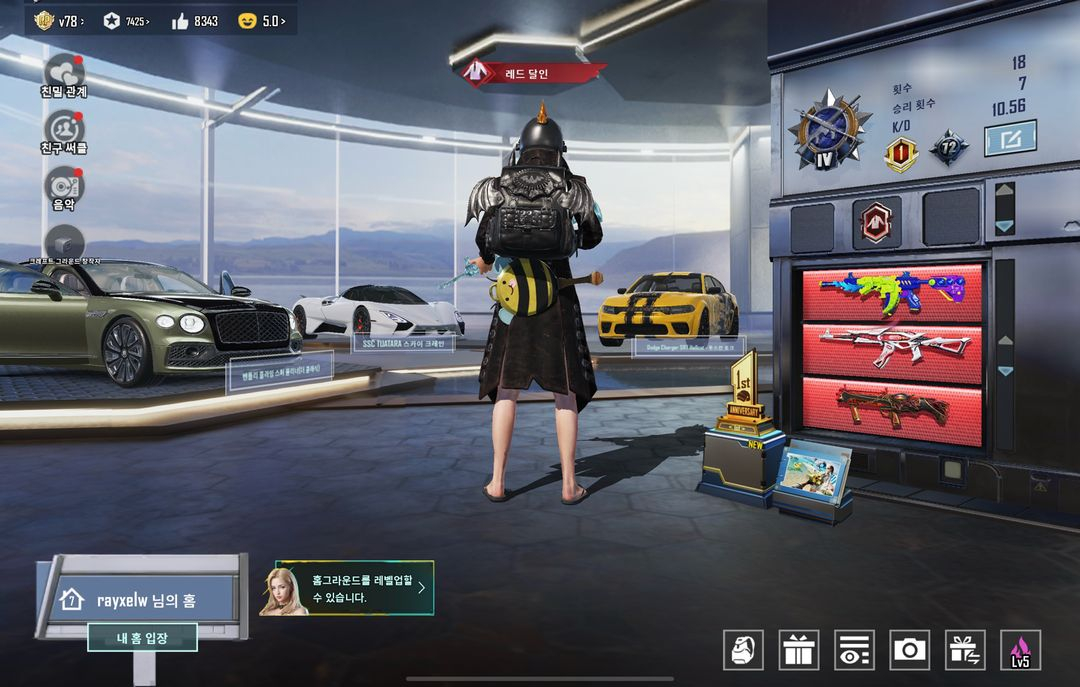Open the 크래프트 그라운드 cube icon
The height and width of the screenshot is (687, 1080).
click(64, 243)
